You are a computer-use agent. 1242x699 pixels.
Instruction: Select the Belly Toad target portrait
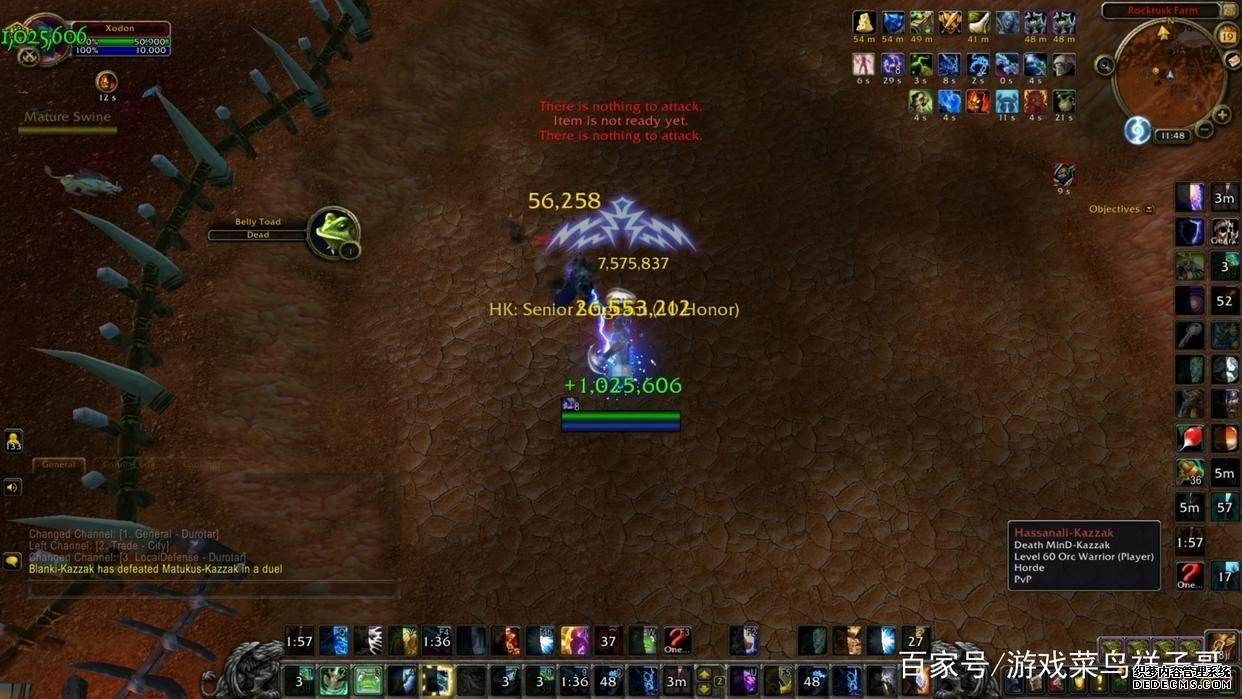331,232
